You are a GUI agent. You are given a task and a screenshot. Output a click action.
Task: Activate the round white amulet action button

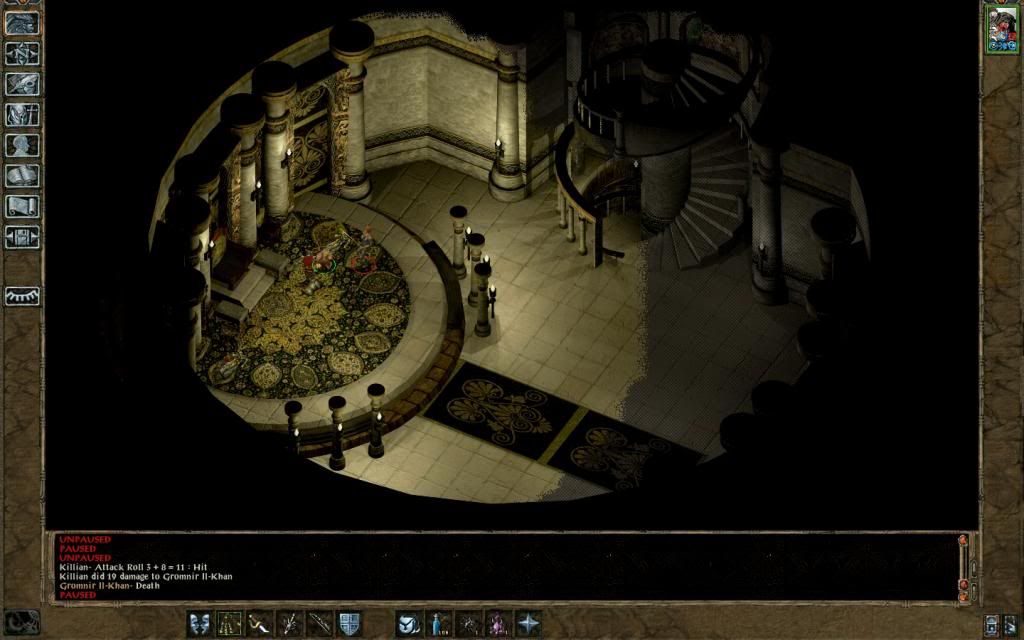coord(409,623)
